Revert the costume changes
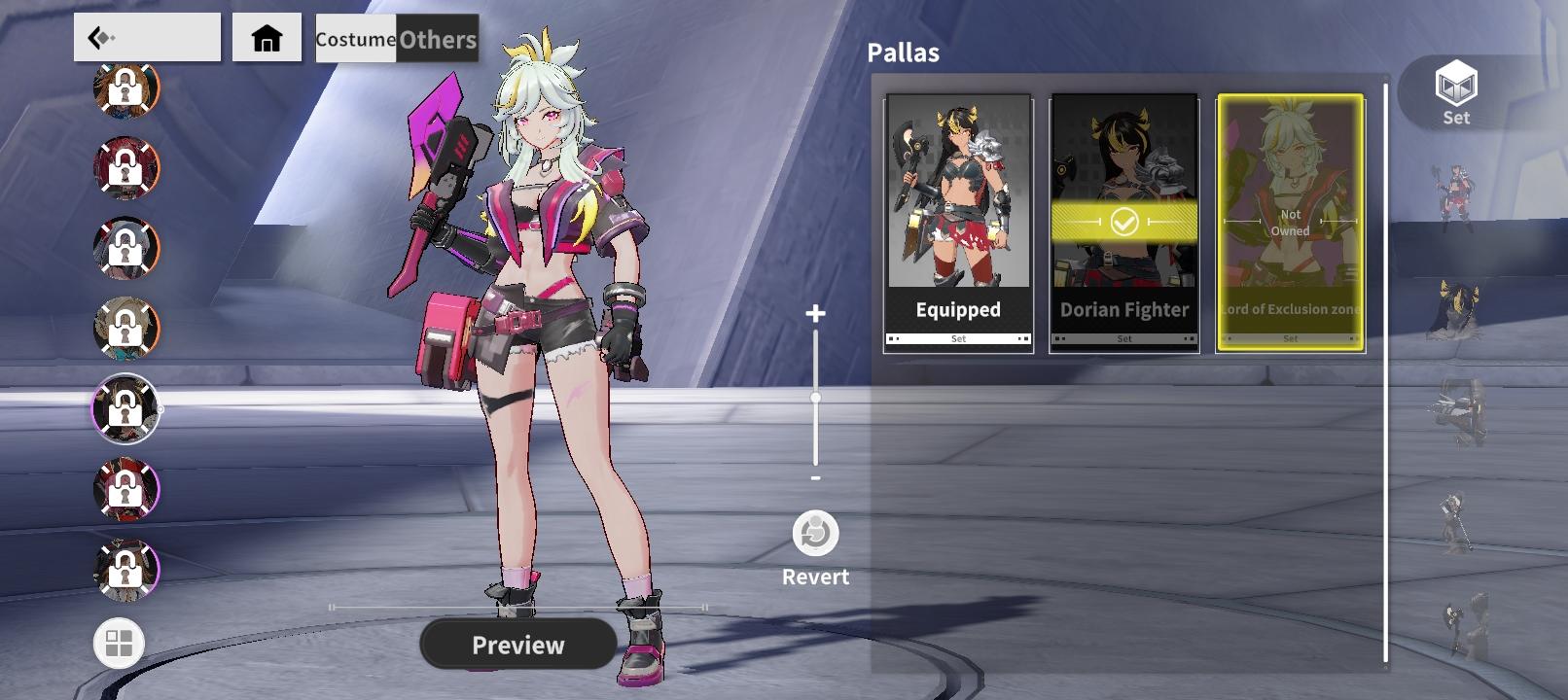 click(815, 535)
